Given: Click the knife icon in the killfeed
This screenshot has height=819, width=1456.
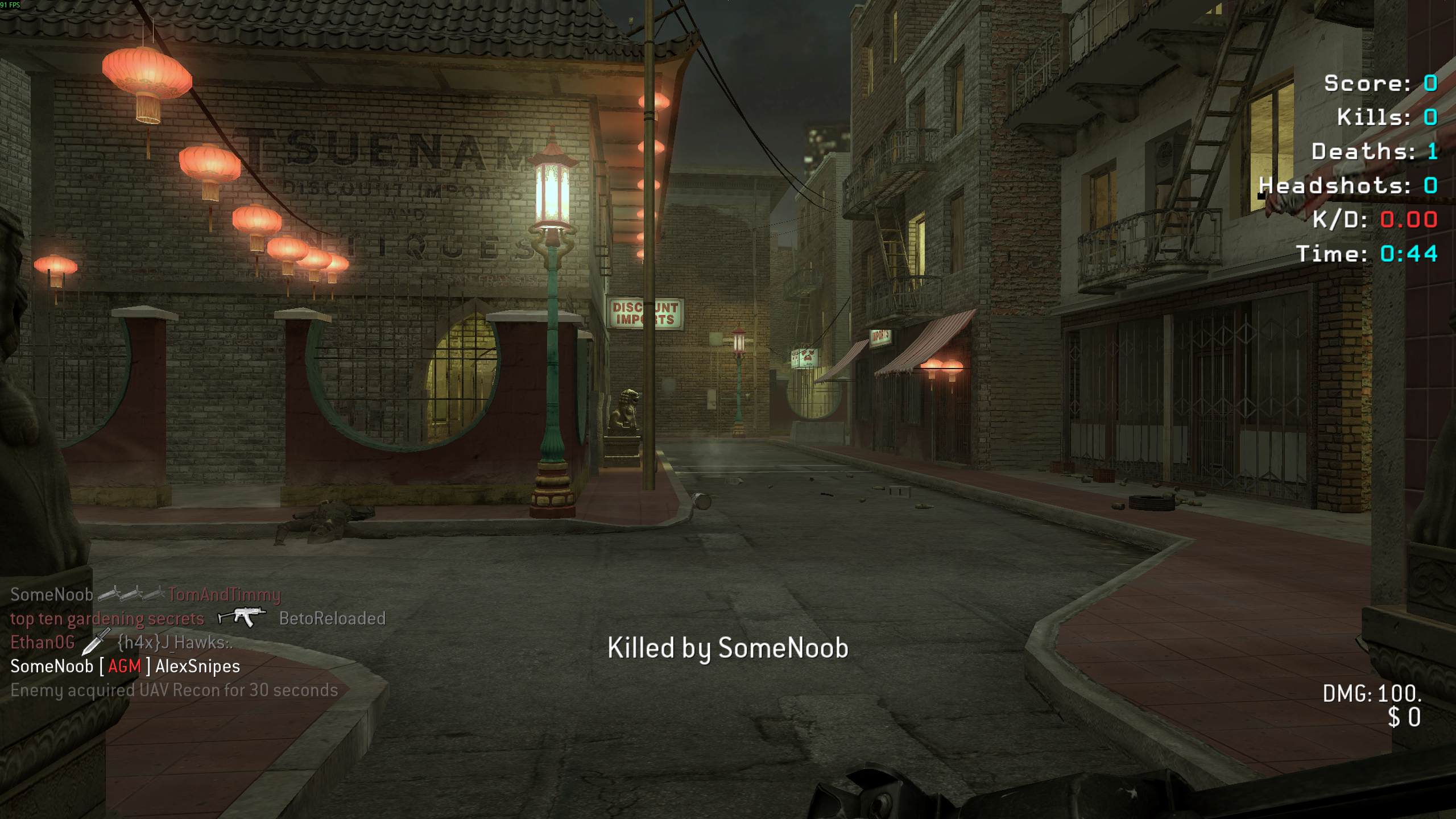Looking at the screenshot, I should pyautogui.click(x=96, y=642).
